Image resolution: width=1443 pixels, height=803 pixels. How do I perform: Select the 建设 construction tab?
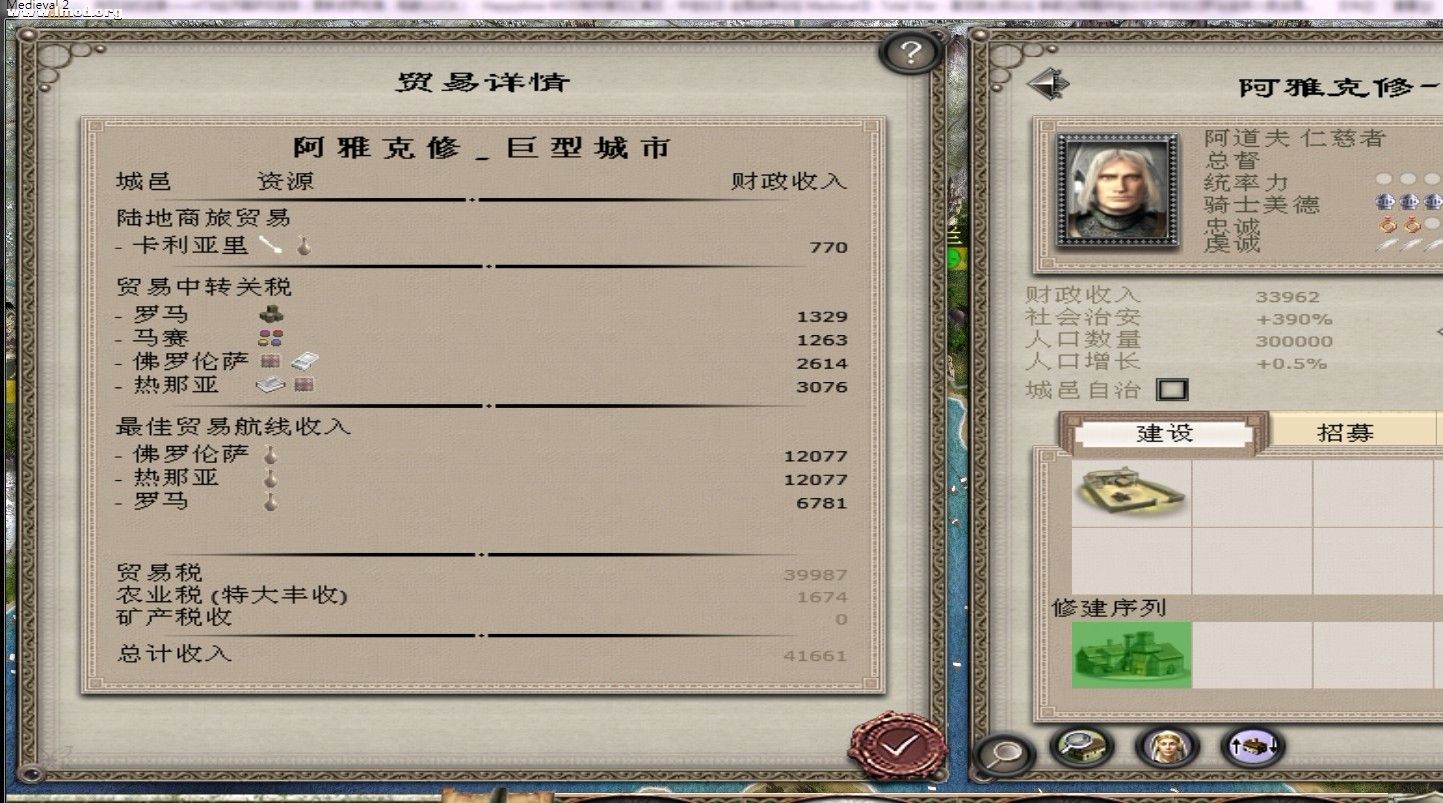pos(1165,430)
